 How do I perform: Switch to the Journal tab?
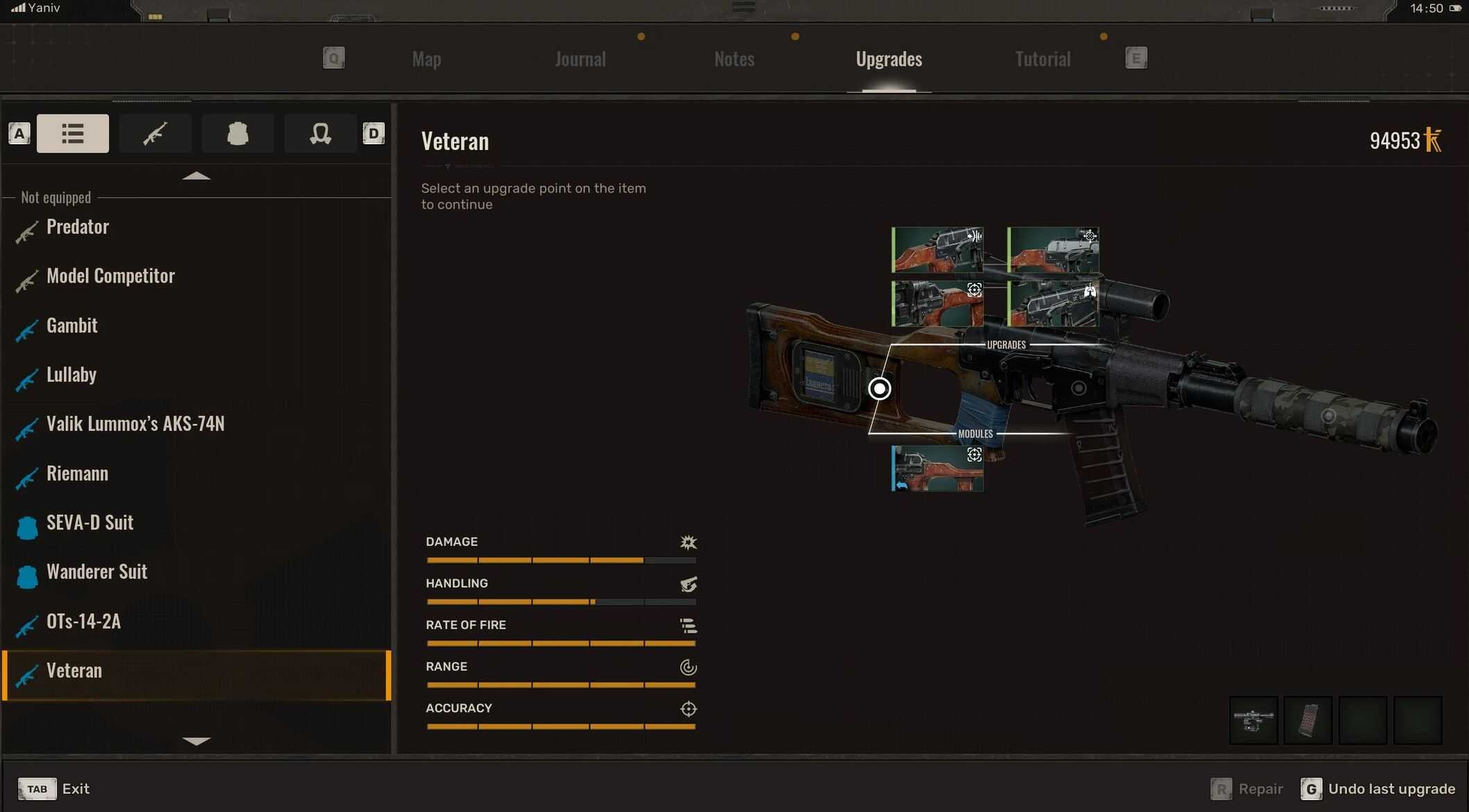[x=580, y=59]
